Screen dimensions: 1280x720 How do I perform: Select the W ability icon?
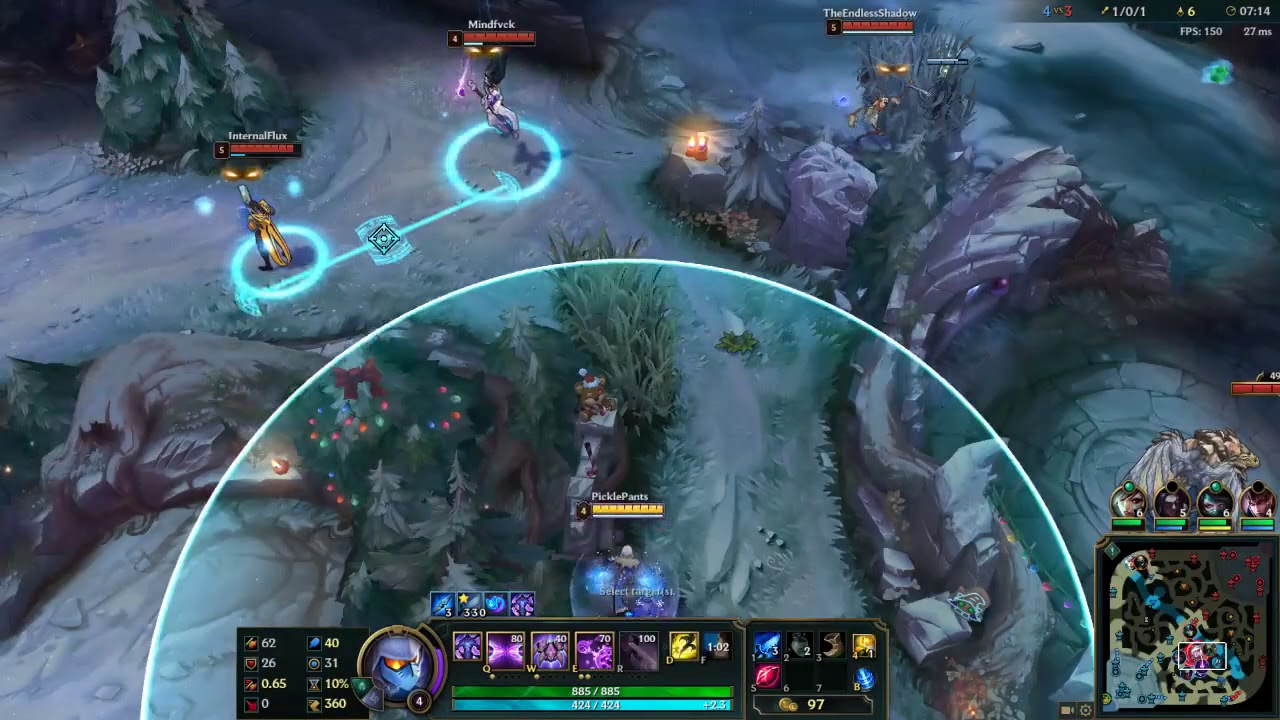(549, 648)
